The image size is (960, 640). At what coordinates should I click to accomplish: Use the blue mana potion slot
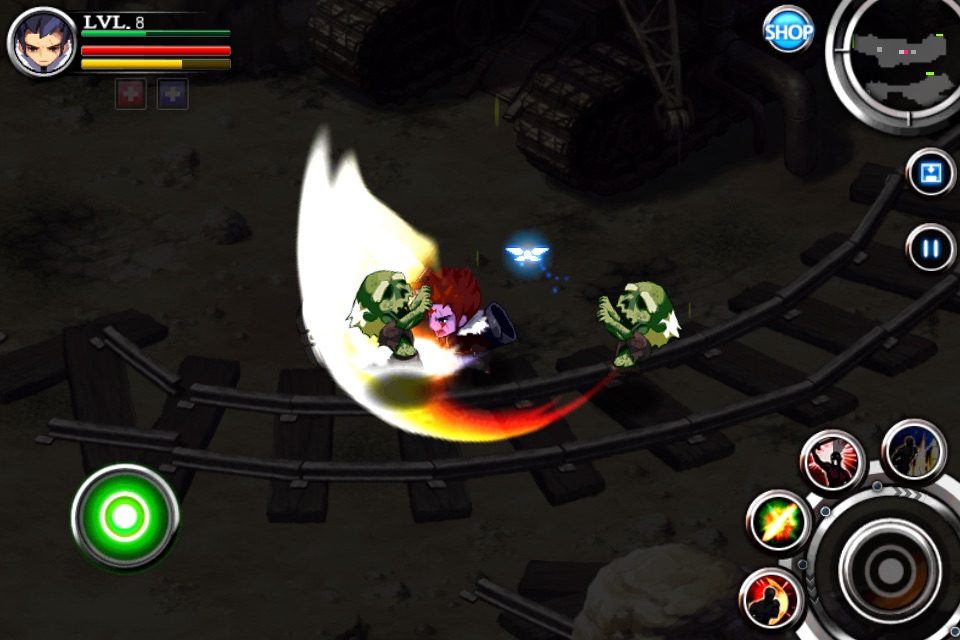(172, 94)
